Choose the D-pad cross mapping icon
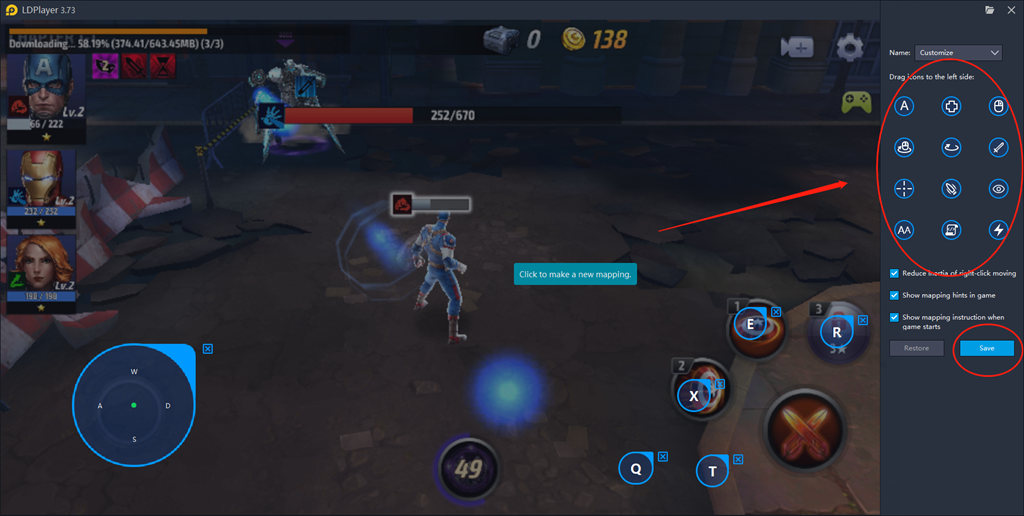 click(x=951, y=105)
